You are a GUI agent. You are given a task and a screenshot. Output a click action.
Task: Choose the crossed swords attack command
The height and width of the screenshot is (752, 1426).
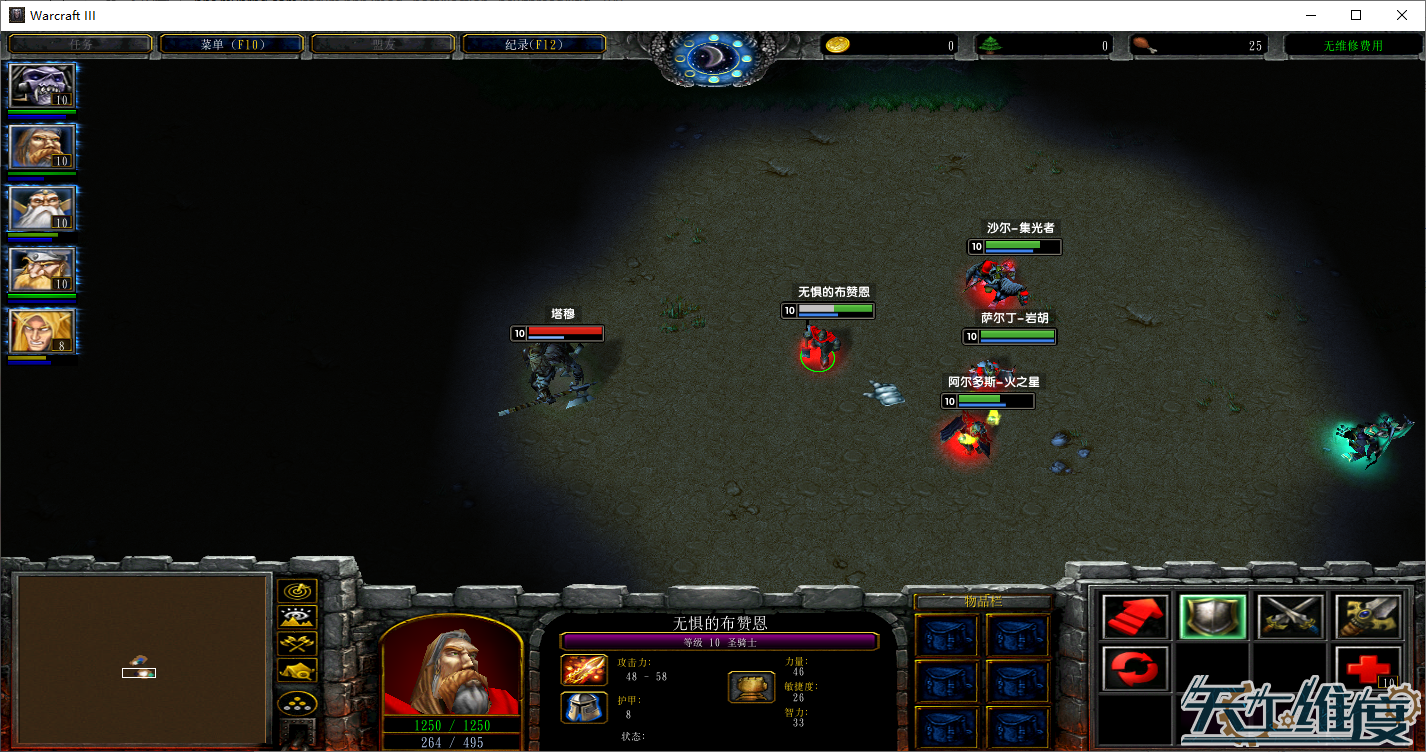click(1290, 617)
